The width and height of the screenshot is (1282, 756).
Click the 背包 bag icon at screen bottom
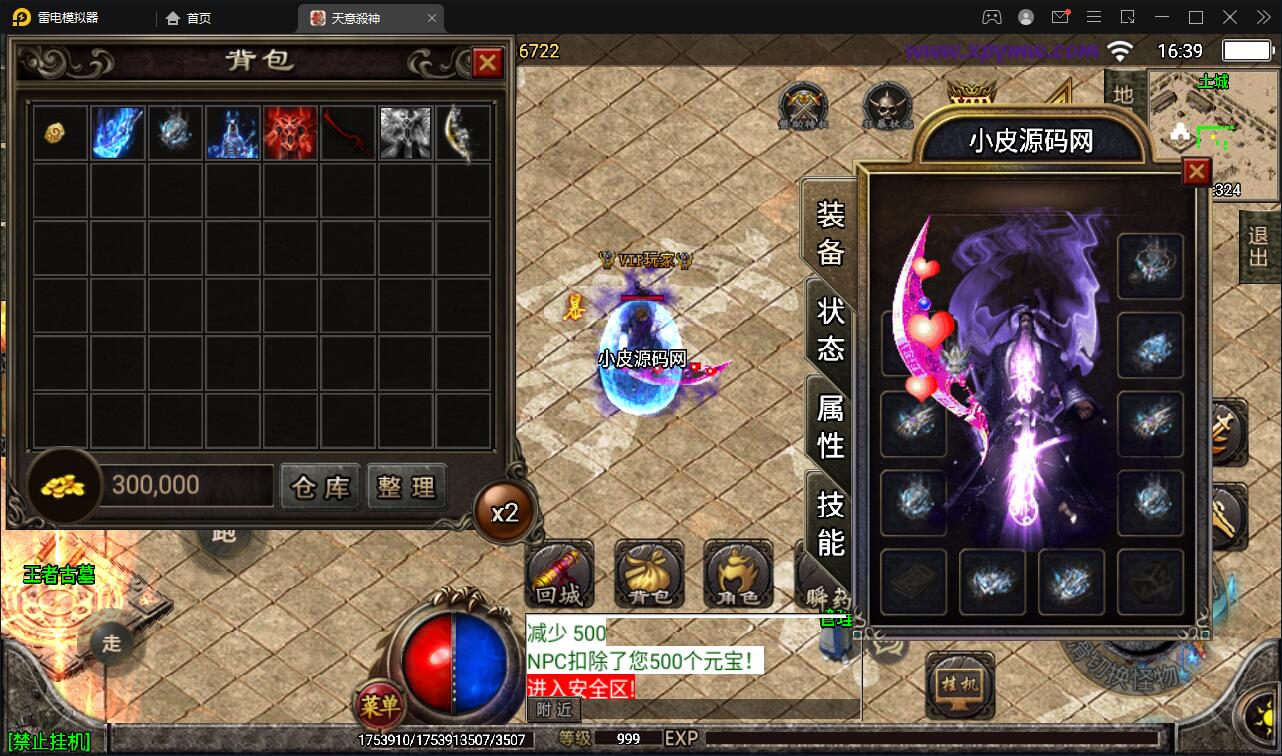click(x=648, y=575)
